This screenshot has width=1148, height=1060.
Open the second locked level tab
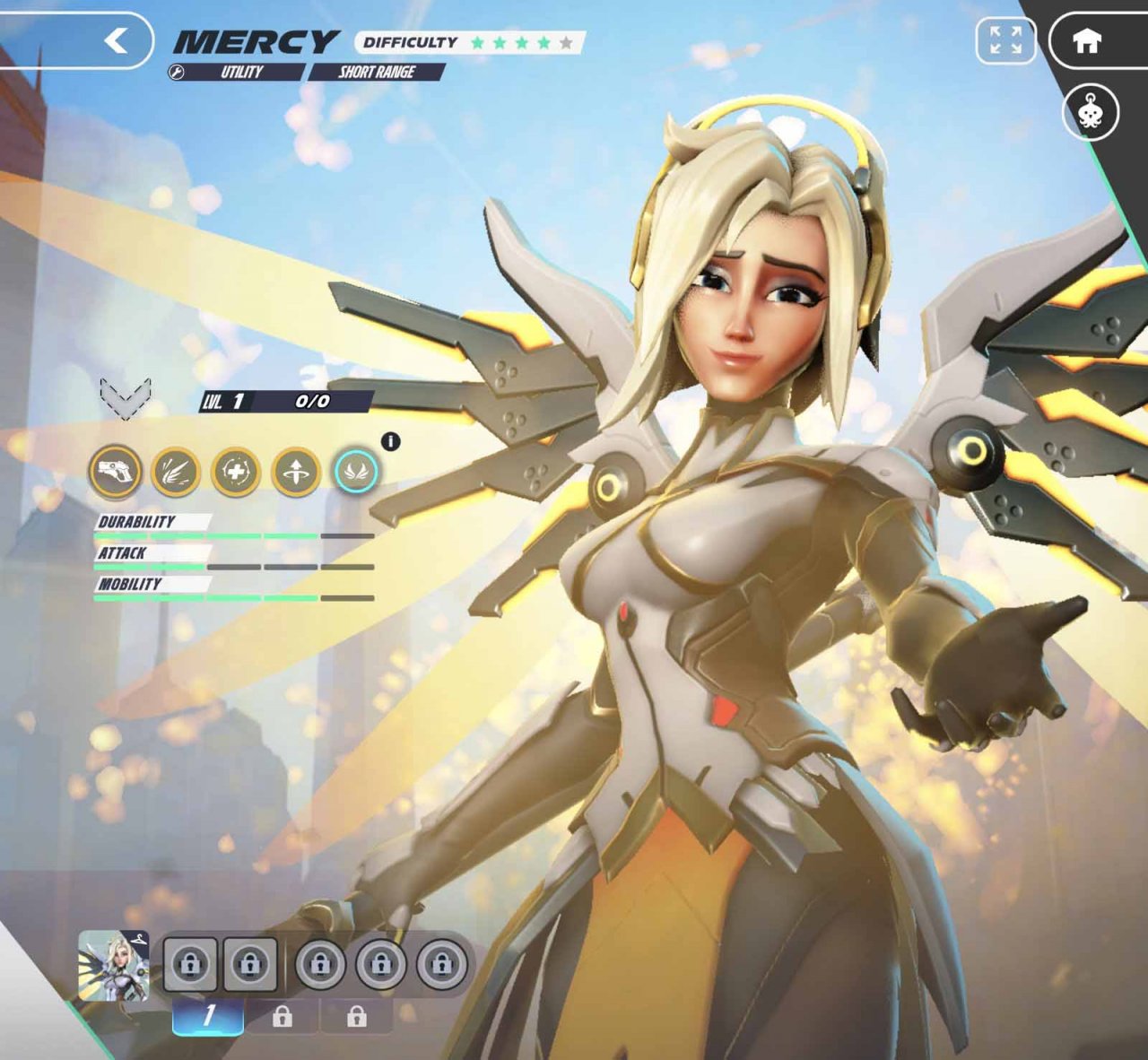(285, 1016)
